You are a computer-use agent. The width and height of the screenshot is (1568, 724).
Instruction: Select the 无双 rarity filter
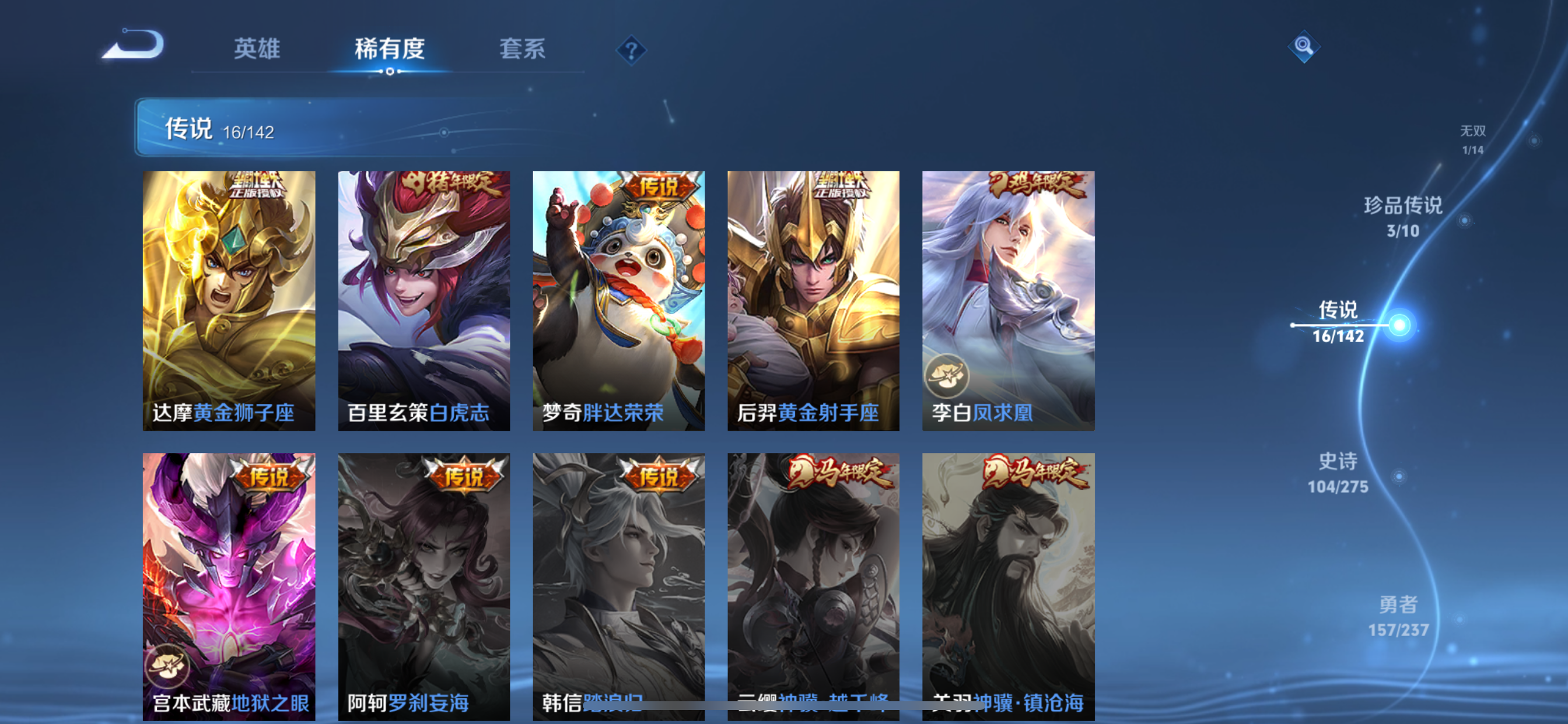1472,138
